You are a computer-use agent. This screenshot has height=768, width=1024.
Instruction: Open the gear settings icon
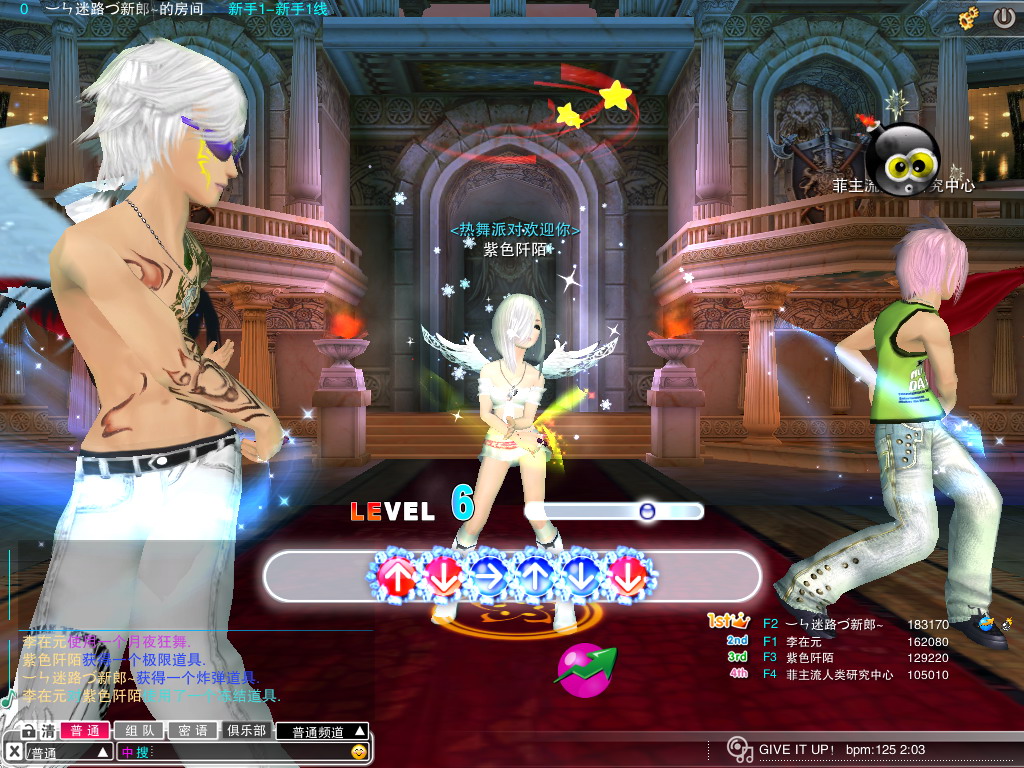(x=968, y=18)
